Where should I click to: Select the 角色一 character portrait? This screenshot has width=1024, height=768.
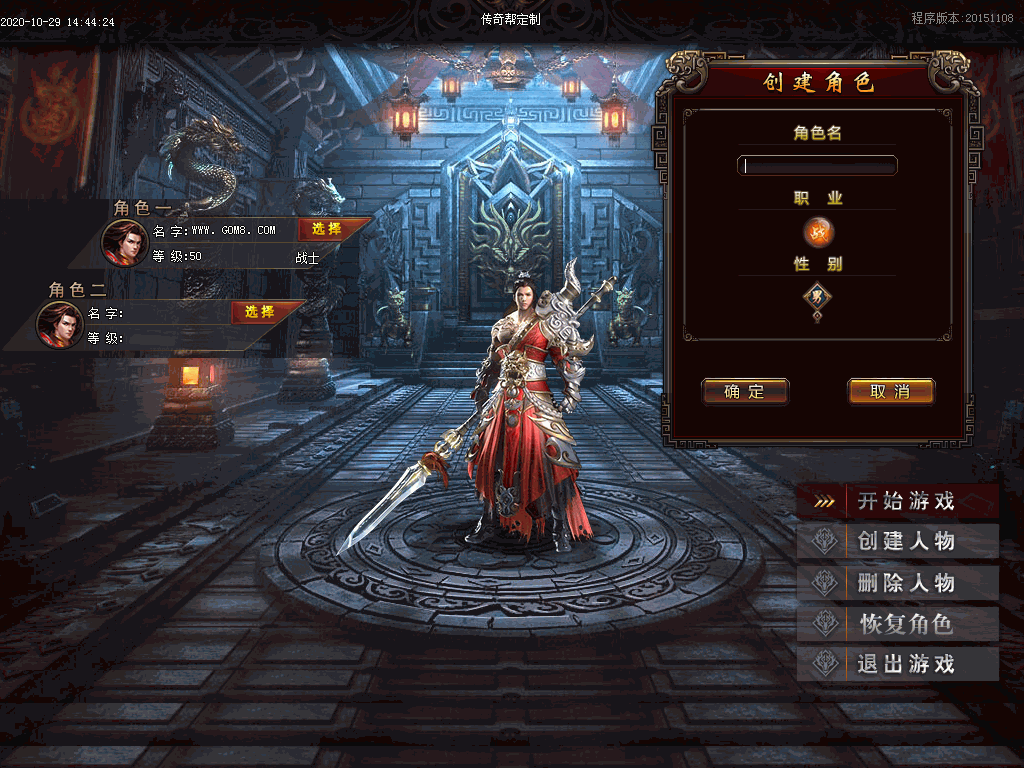125,242
